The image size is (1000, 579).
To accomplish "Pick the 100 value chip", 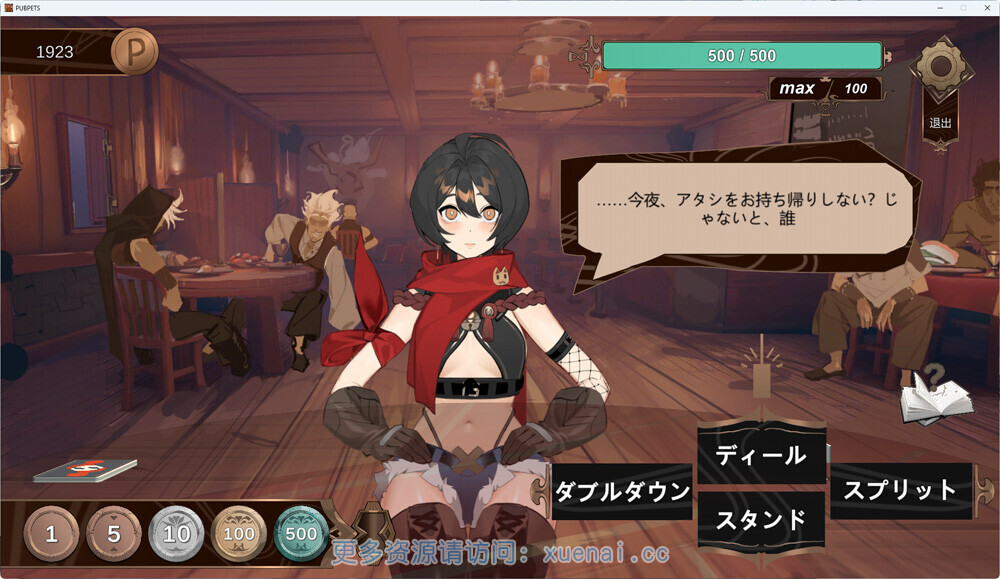I will pyautogui.click(x=239, y=534).
